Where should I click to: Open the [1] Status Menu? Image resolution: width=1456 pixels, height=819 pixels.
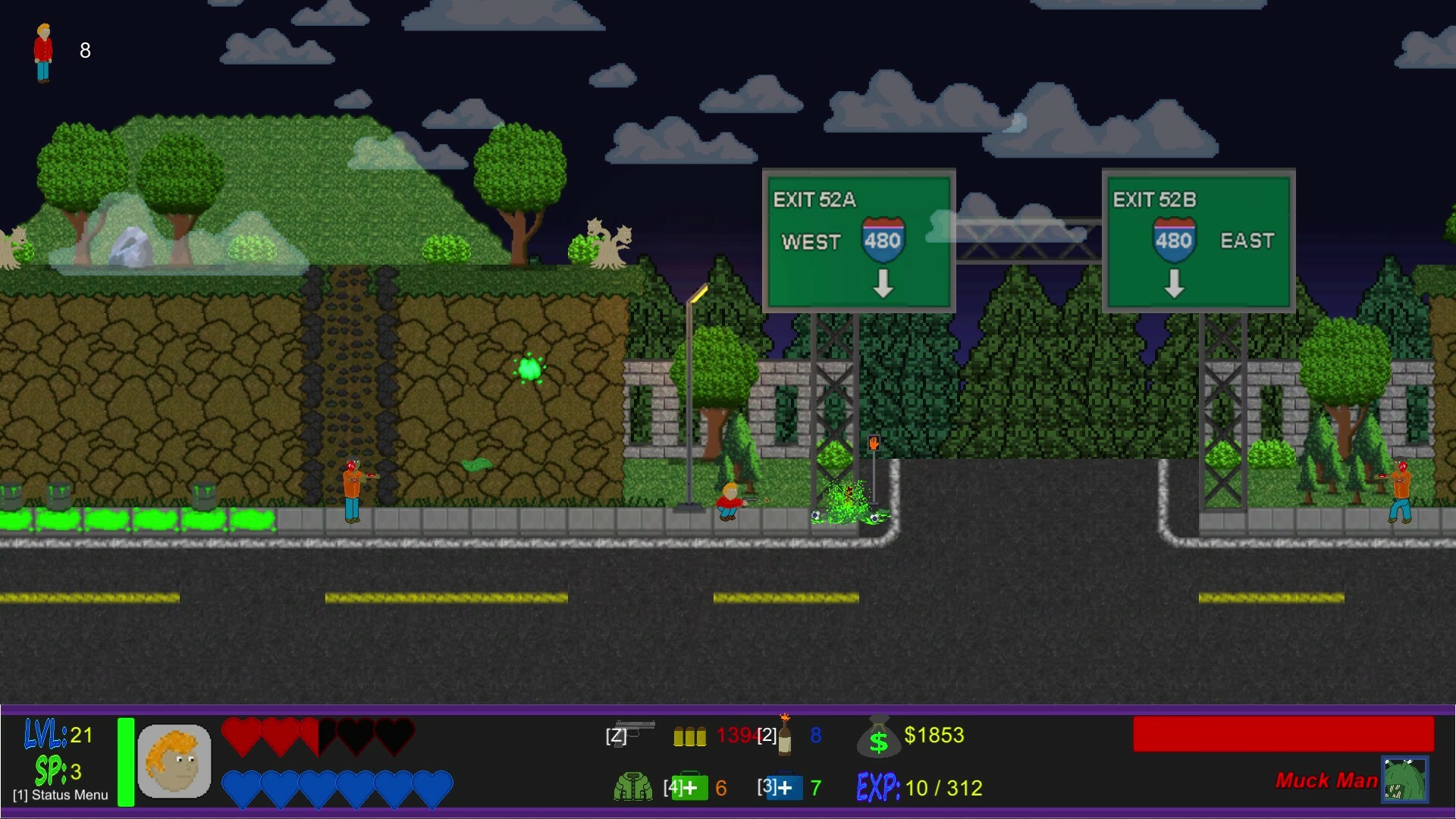click(59, 796)
